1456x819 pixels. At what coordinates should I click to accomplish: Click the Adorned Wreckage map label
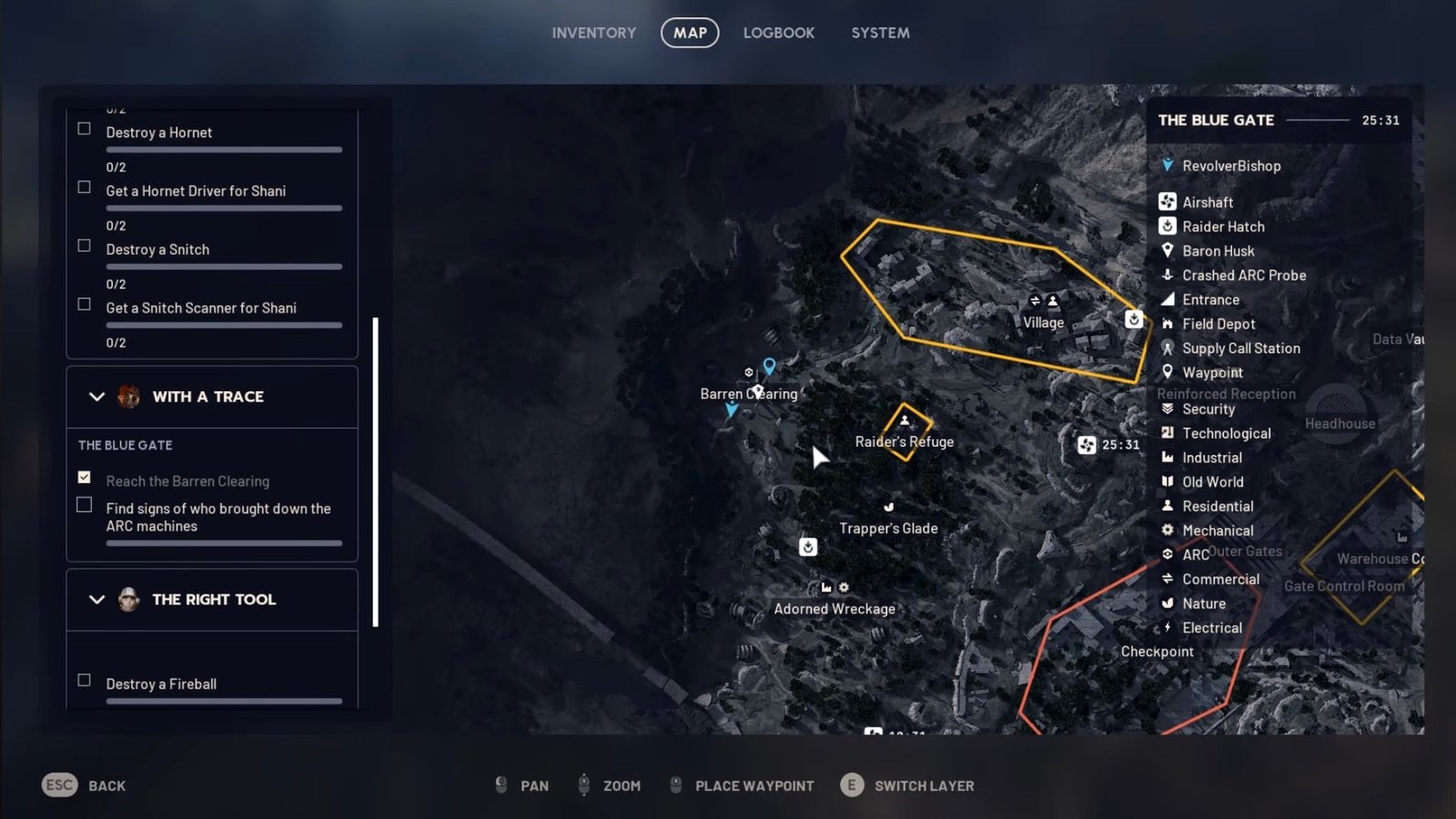coord(834,609)
